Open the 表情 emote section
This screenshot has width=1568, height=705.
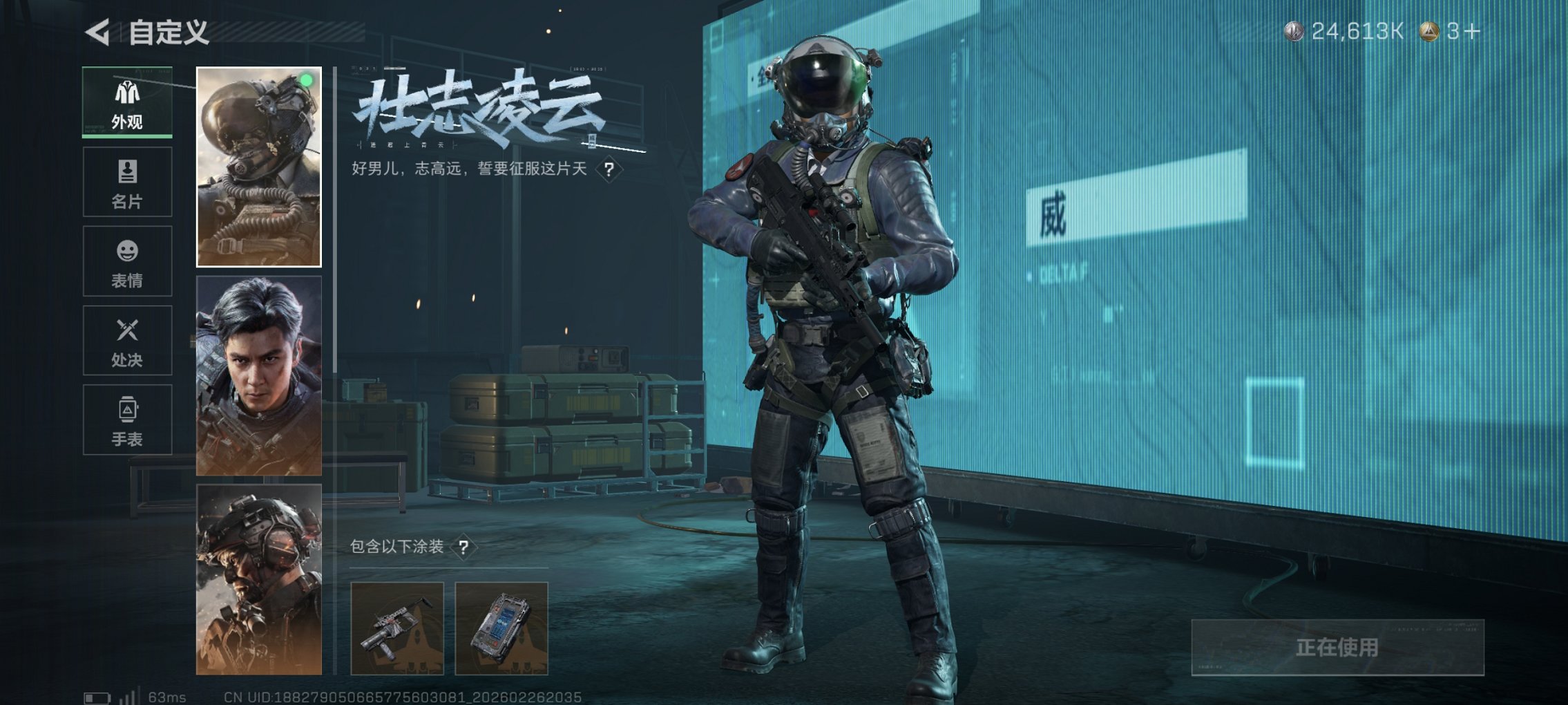(x=126, y=261)
